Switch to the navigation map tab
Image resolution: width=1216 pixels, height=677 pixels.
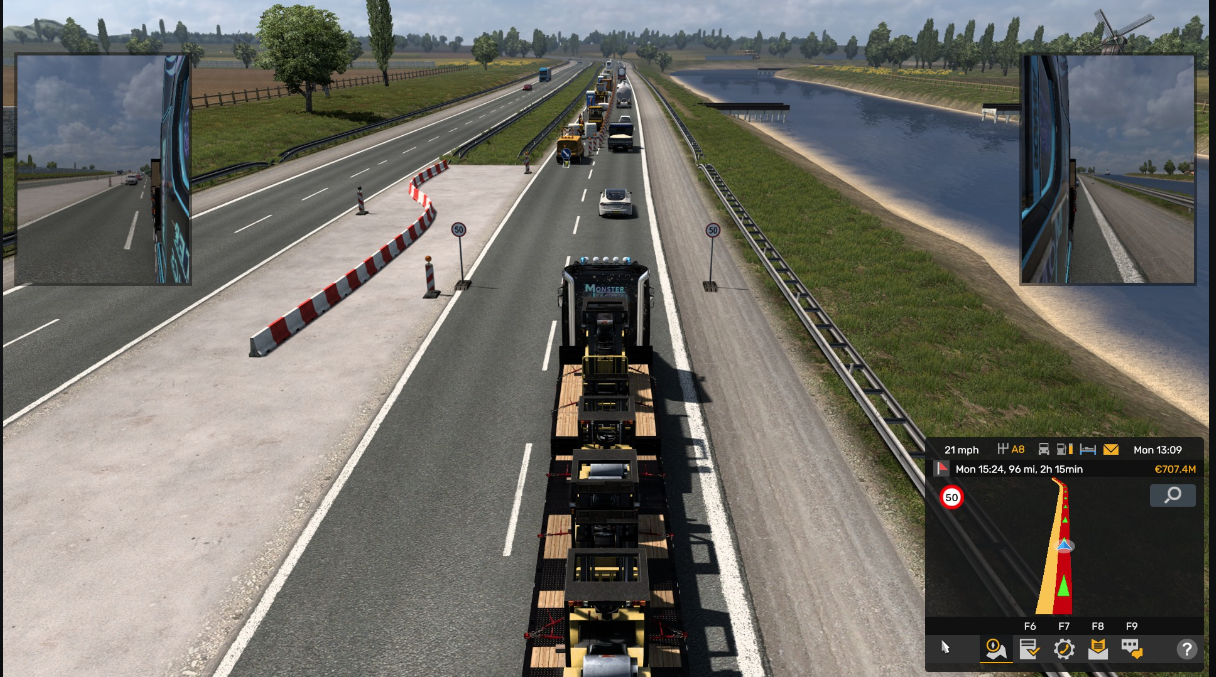[995, 649]
